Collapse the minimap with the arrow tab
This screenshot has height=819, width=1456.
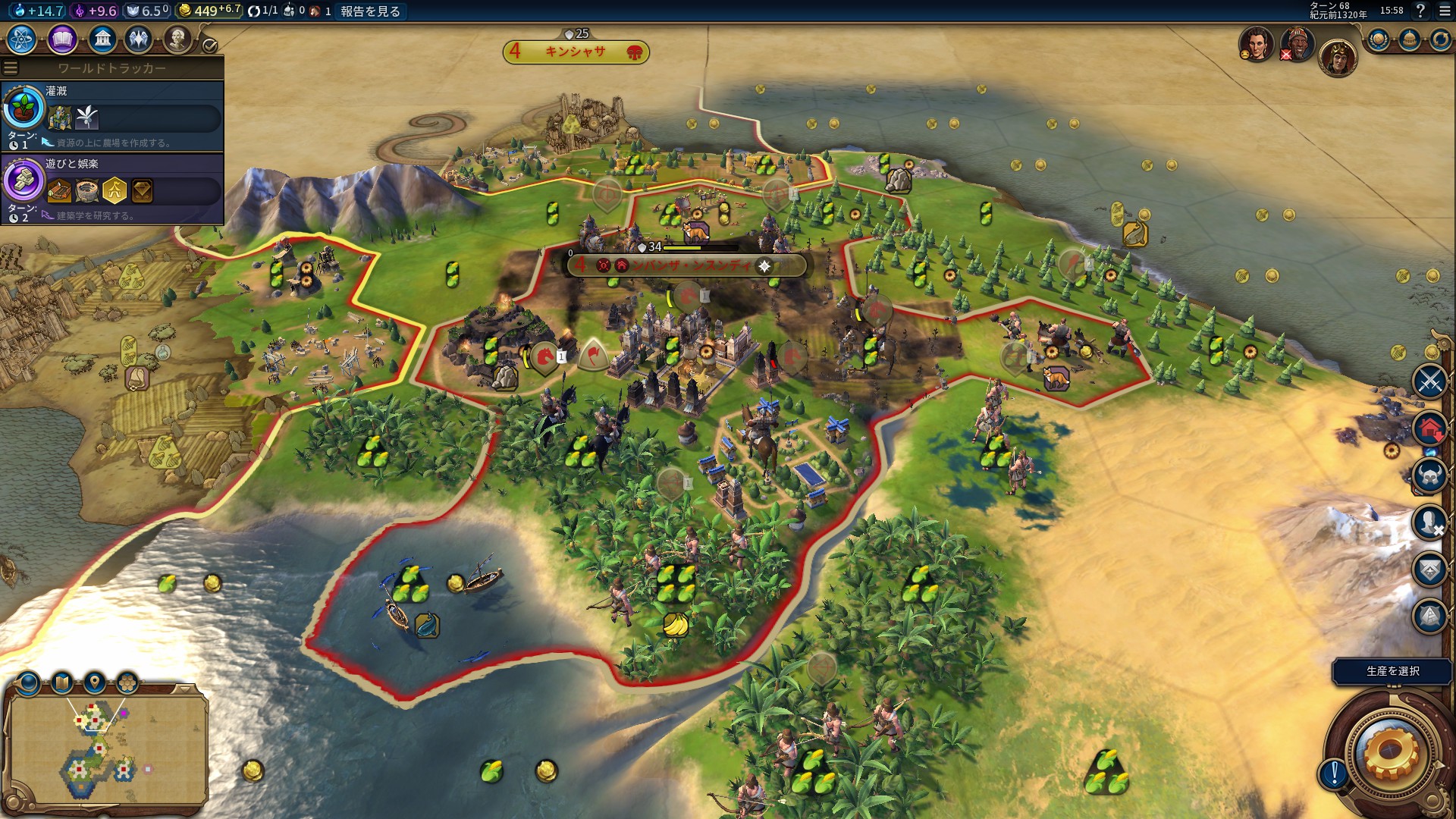(184, 689)
